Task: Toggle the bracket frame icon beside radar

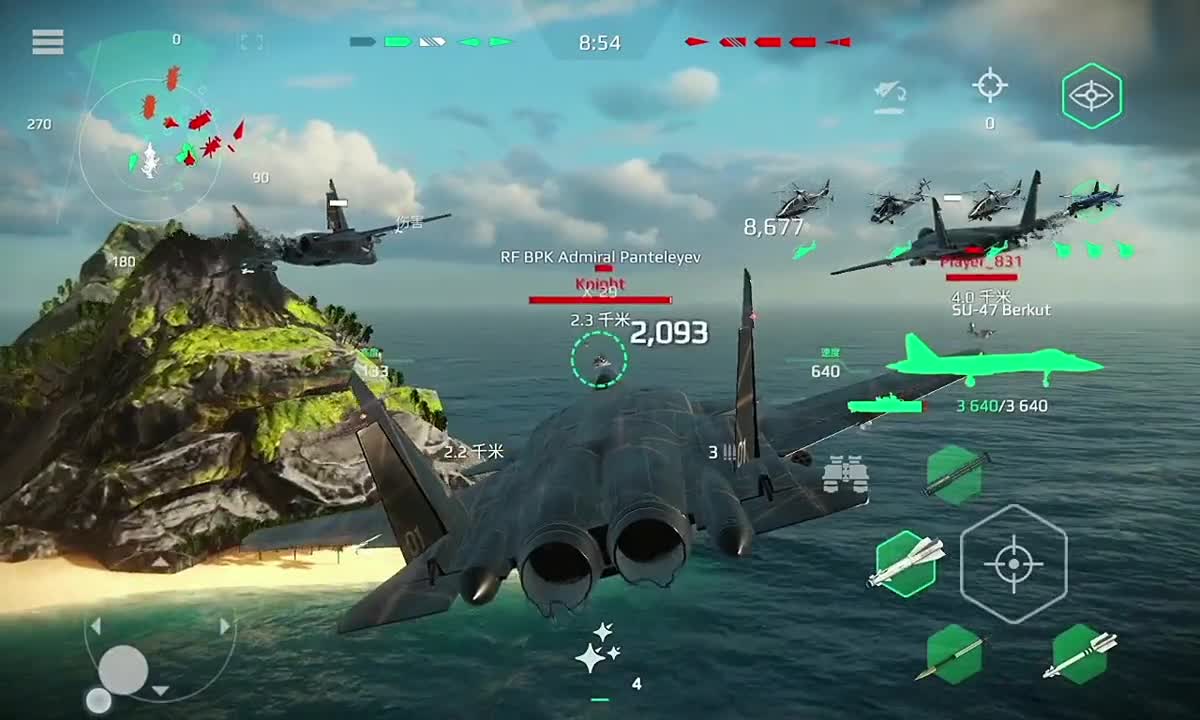Action: click(x=251, y=42)
